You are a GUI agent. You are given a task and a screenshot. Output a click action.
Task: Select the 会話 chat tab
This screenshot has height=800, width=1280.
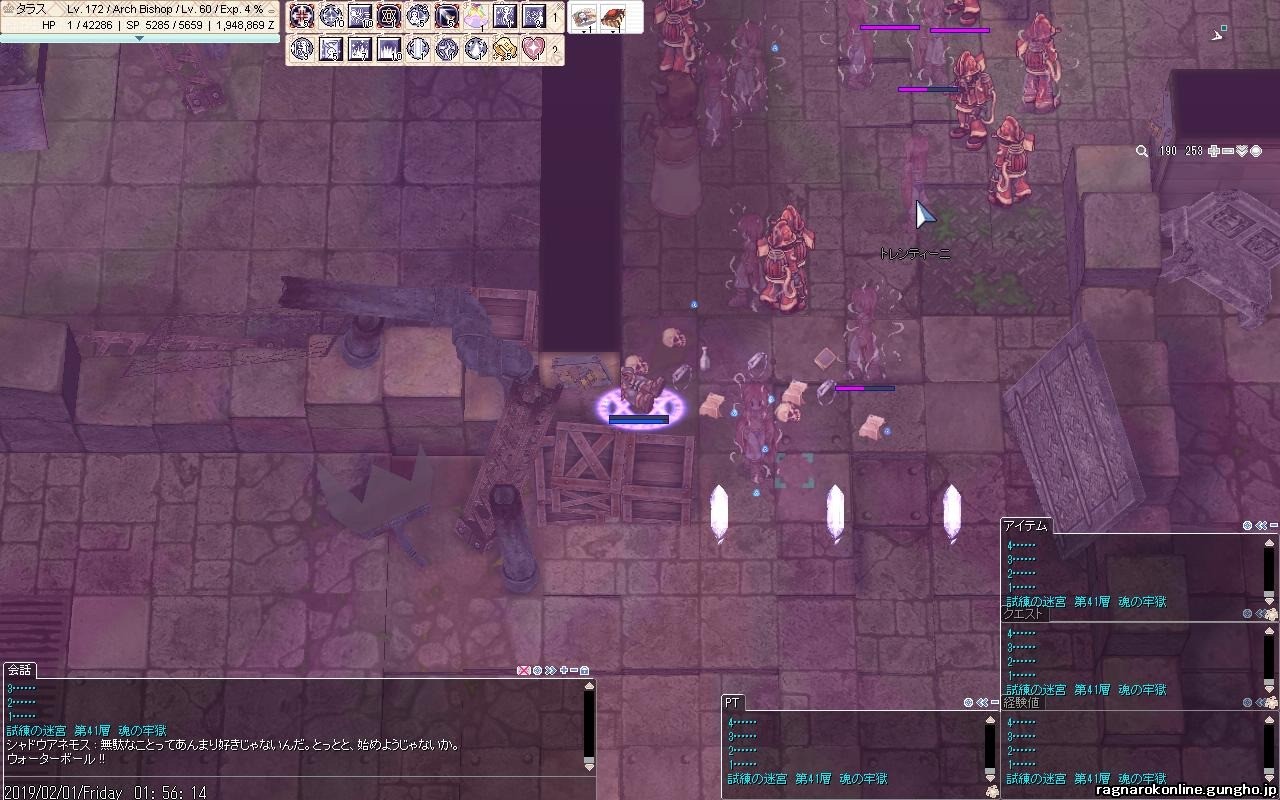point(20,670)
